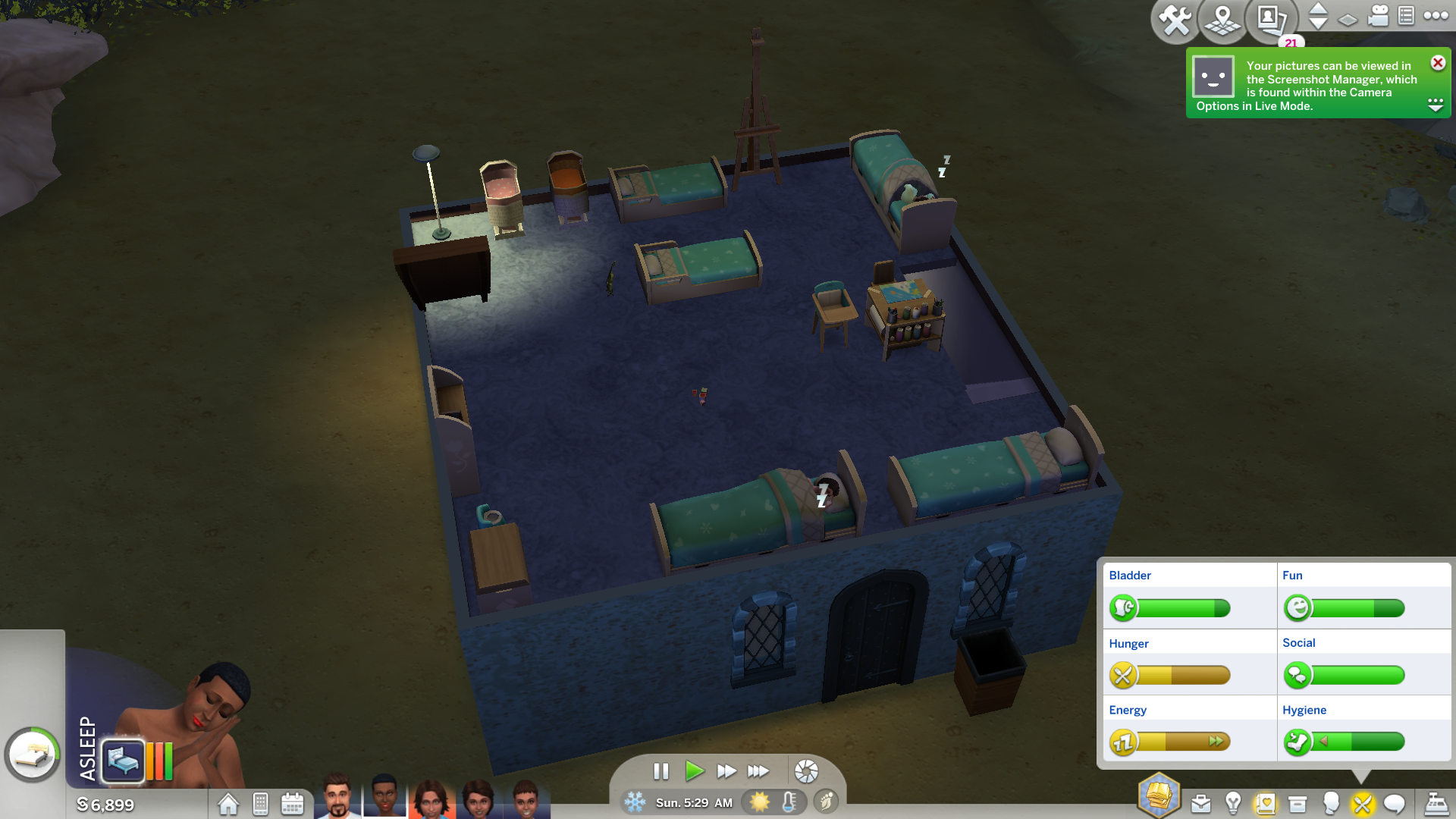Open the three-dot game options menu
1456x819 pixels.
pos(1436,16)
